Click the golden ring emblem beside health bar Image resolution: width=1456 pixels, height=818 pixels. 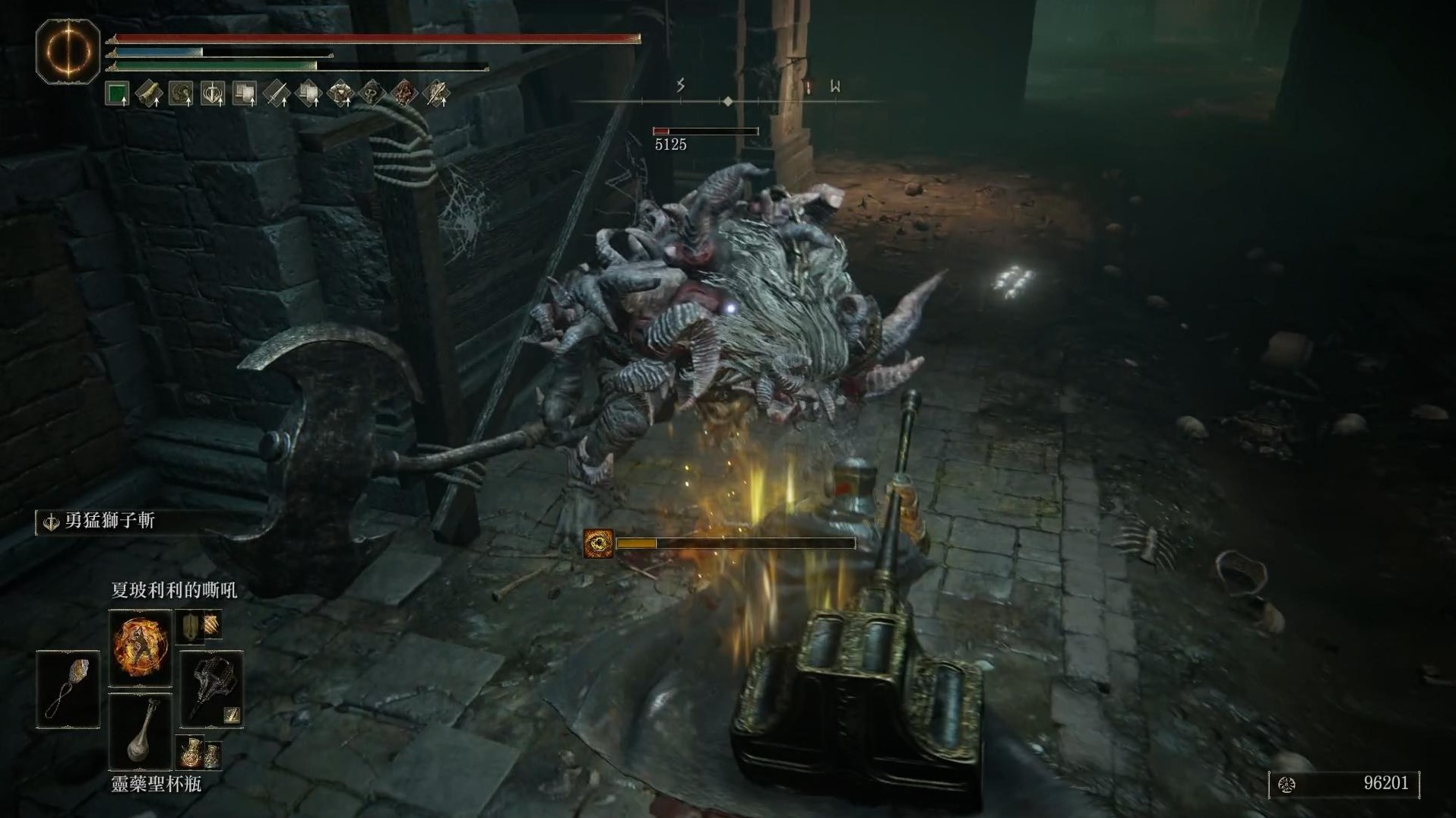68,51
